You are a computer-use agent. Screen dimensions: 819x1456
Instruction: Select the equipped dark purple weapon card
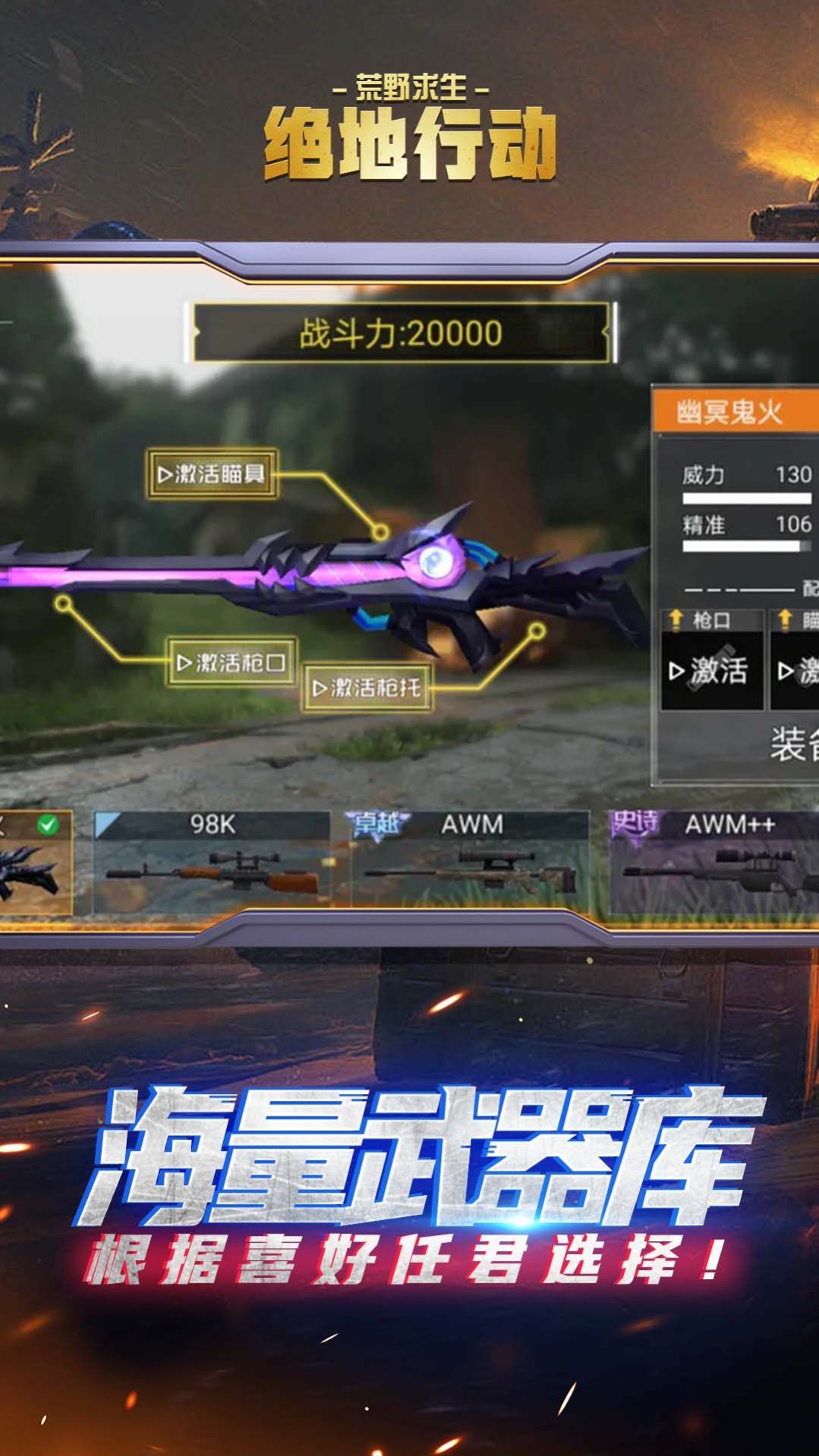coord(34,863)
